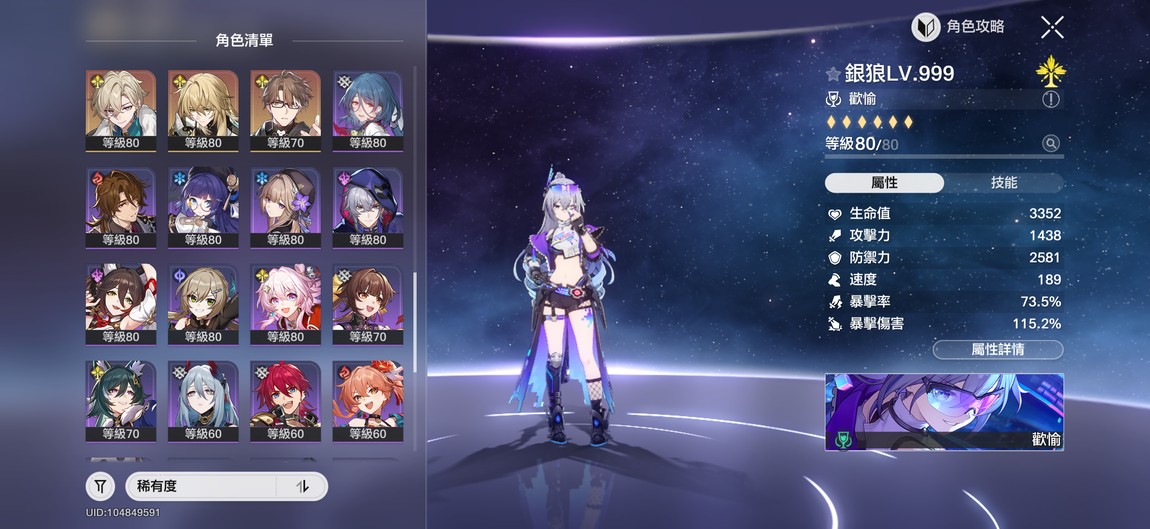1150x529 pixels.
Task: Open the character list filter funnel
Action: pyautogui.click(x=100, y=487)
